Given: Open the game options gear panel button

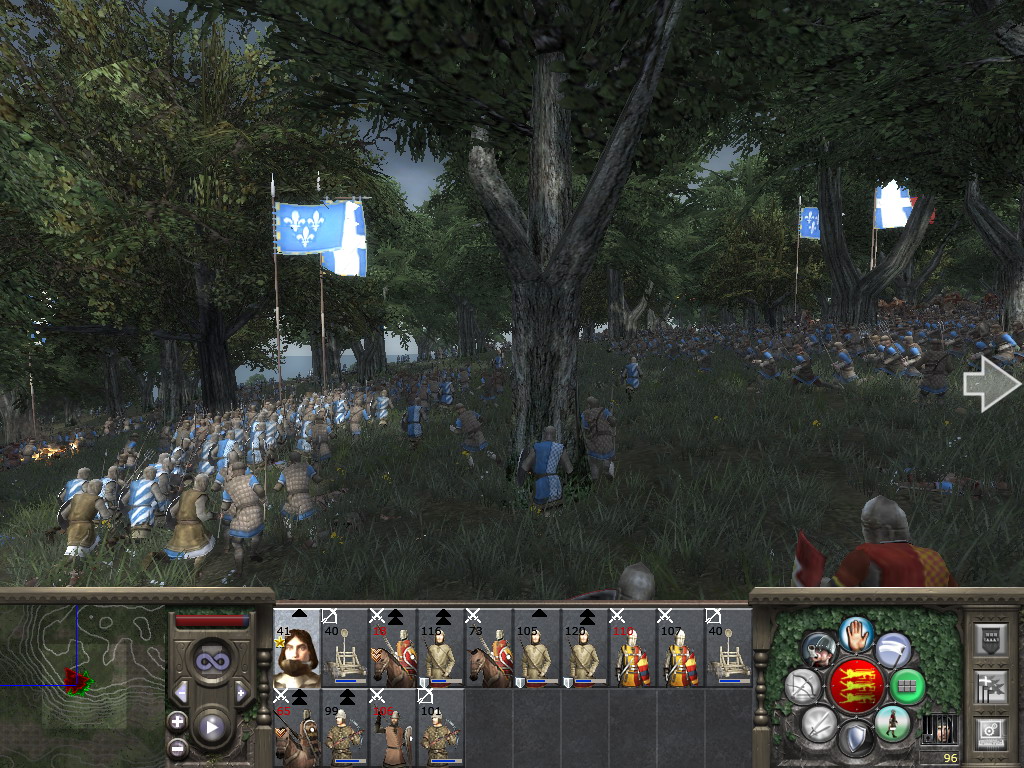Looking at the screenshot, I should [x=991, y=732].
